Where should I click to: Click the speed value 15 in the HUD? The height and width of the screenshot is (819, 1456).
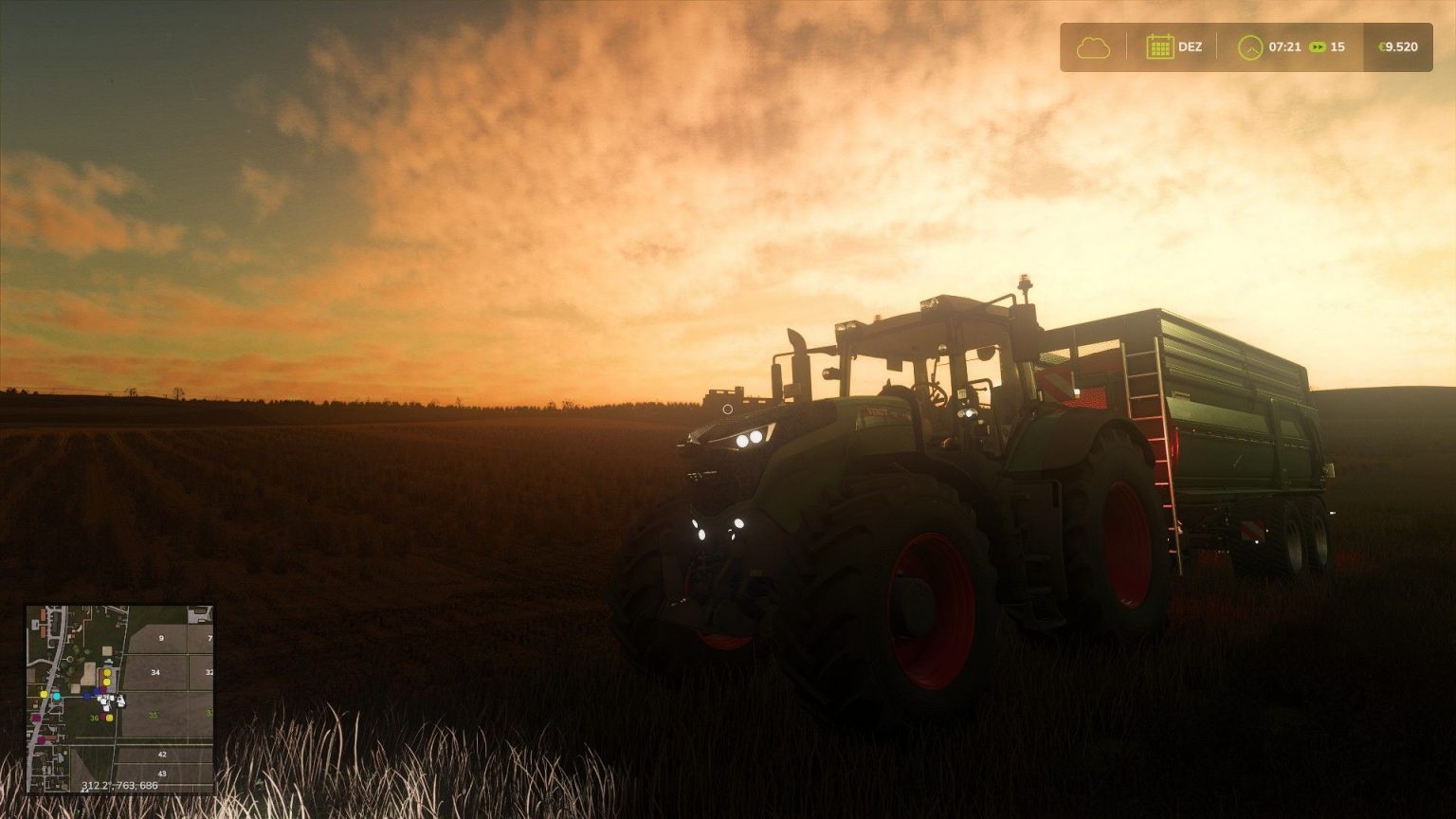1338,45
